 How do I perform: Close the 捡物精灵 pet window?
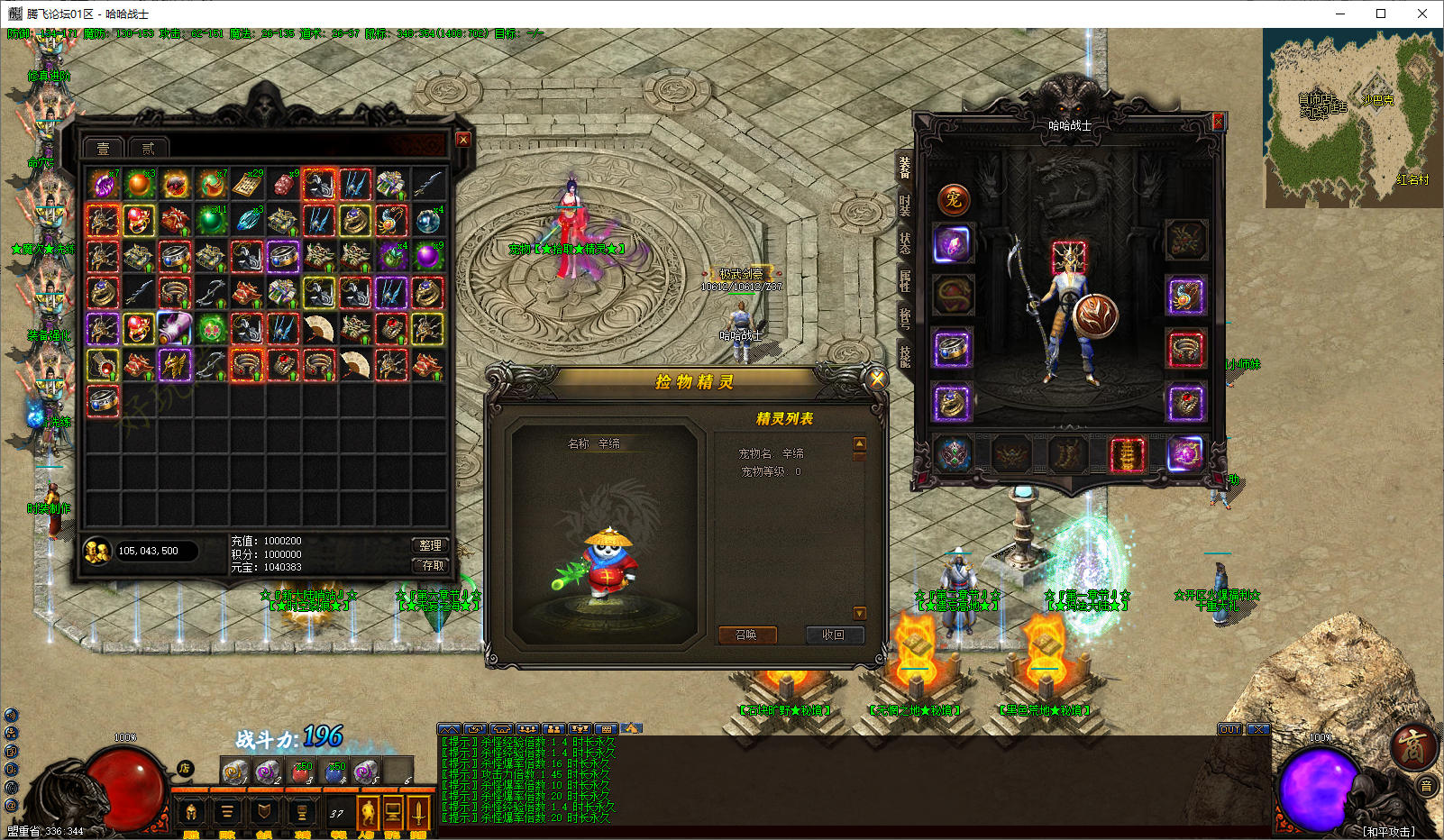[x=876, y=379]
